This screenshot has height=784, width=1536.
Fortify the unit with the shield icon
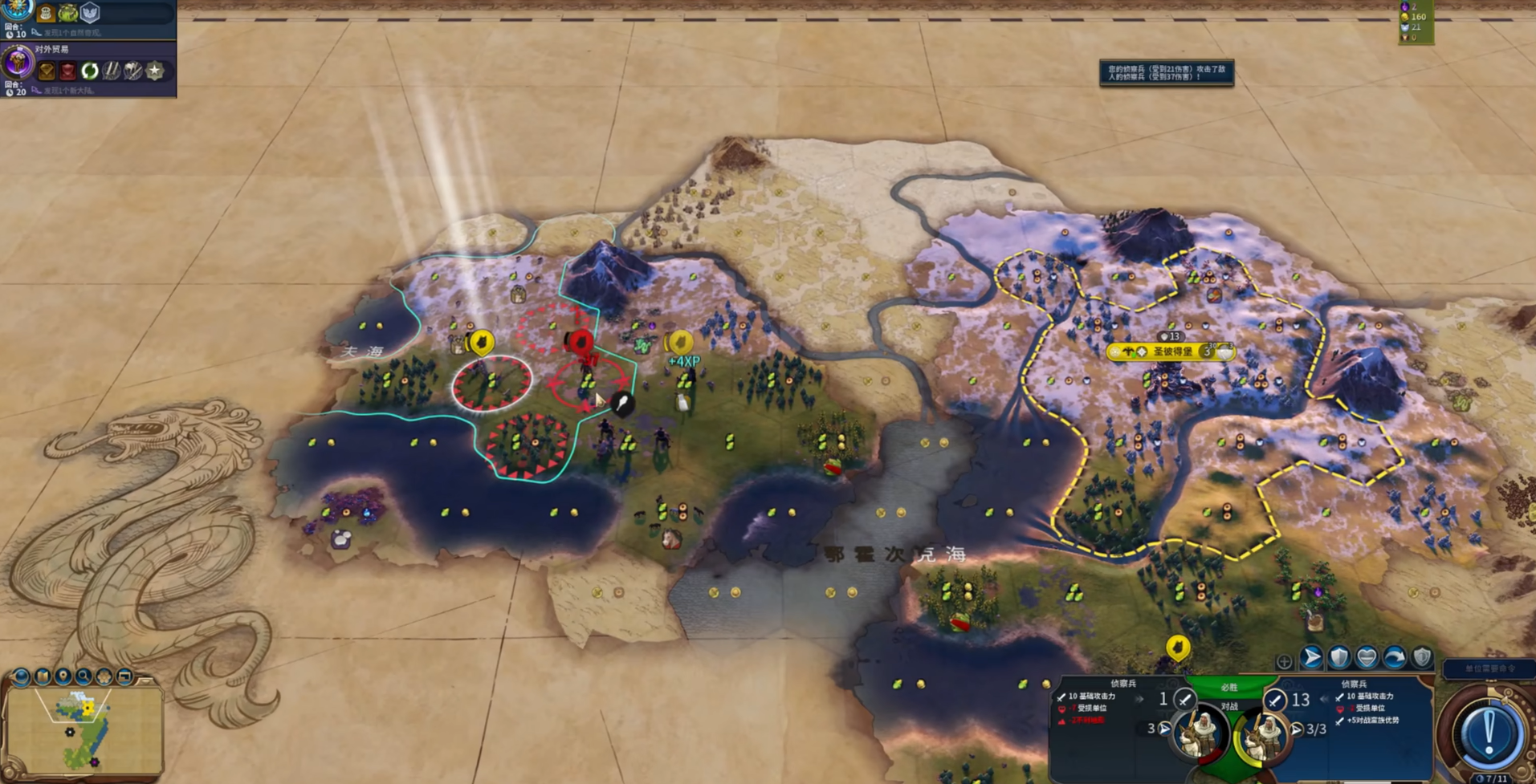coord(1338,658)
